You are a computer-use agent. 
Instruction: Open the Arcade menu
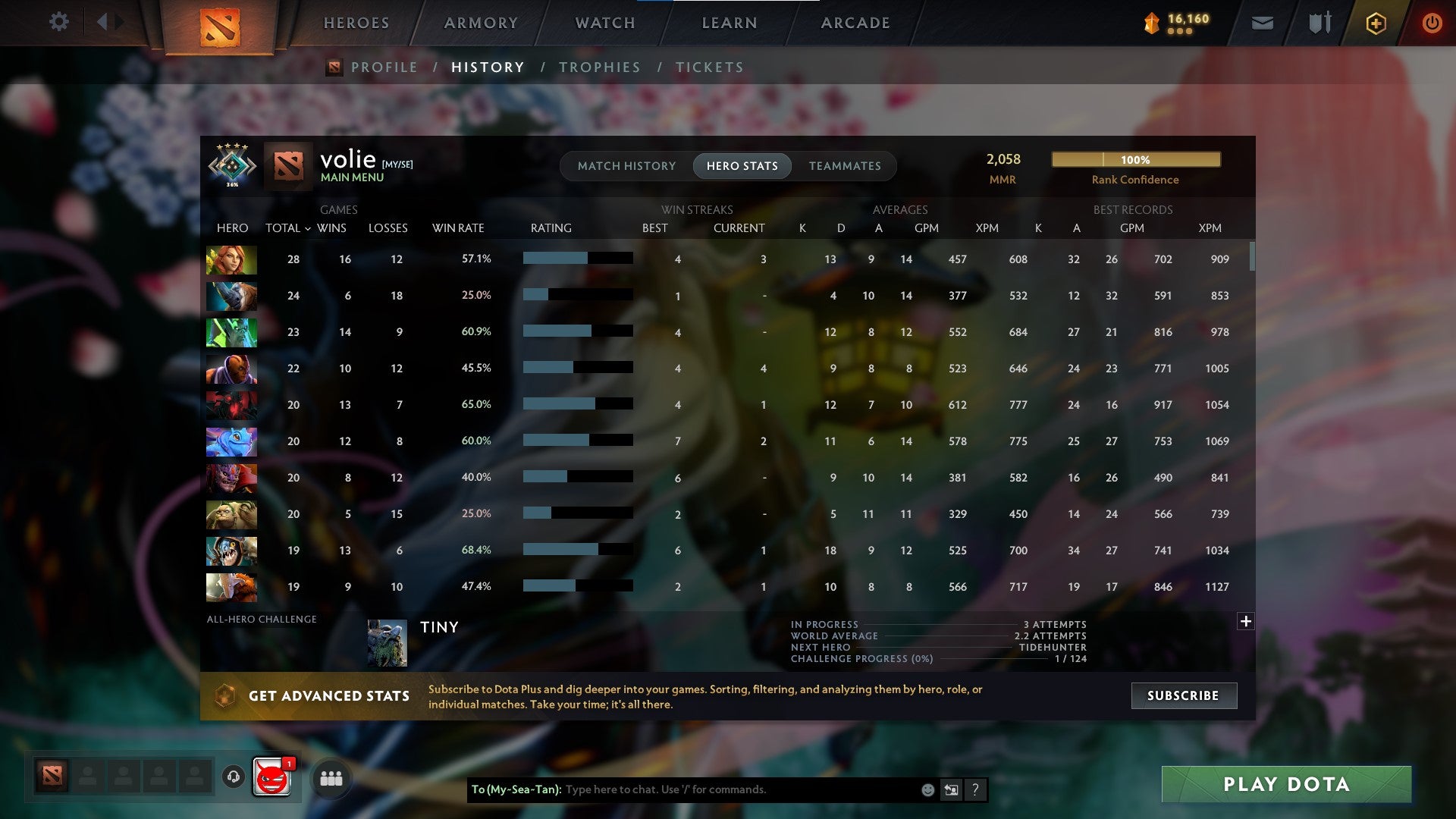coord(855,23)
